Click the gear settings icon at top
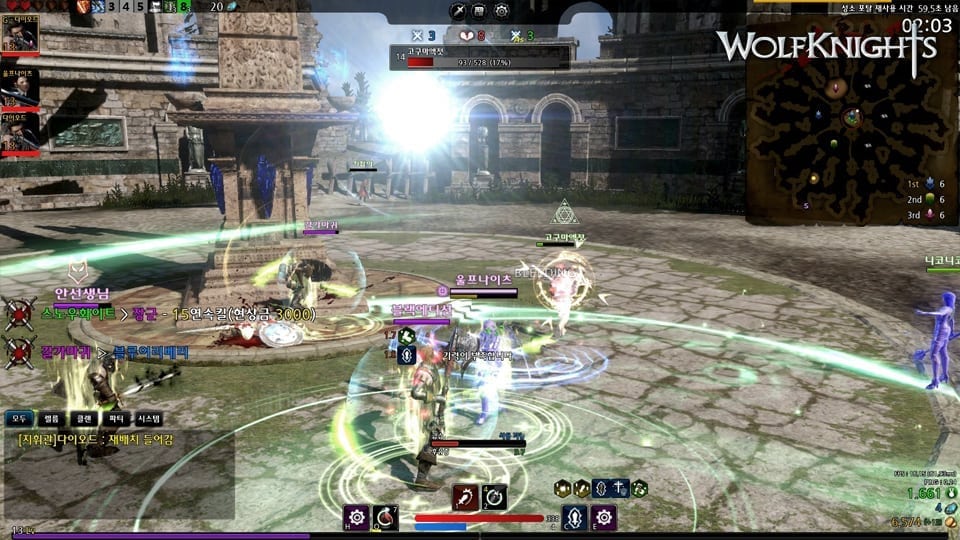This screenshot has width=960, height=540. point(501,12)
